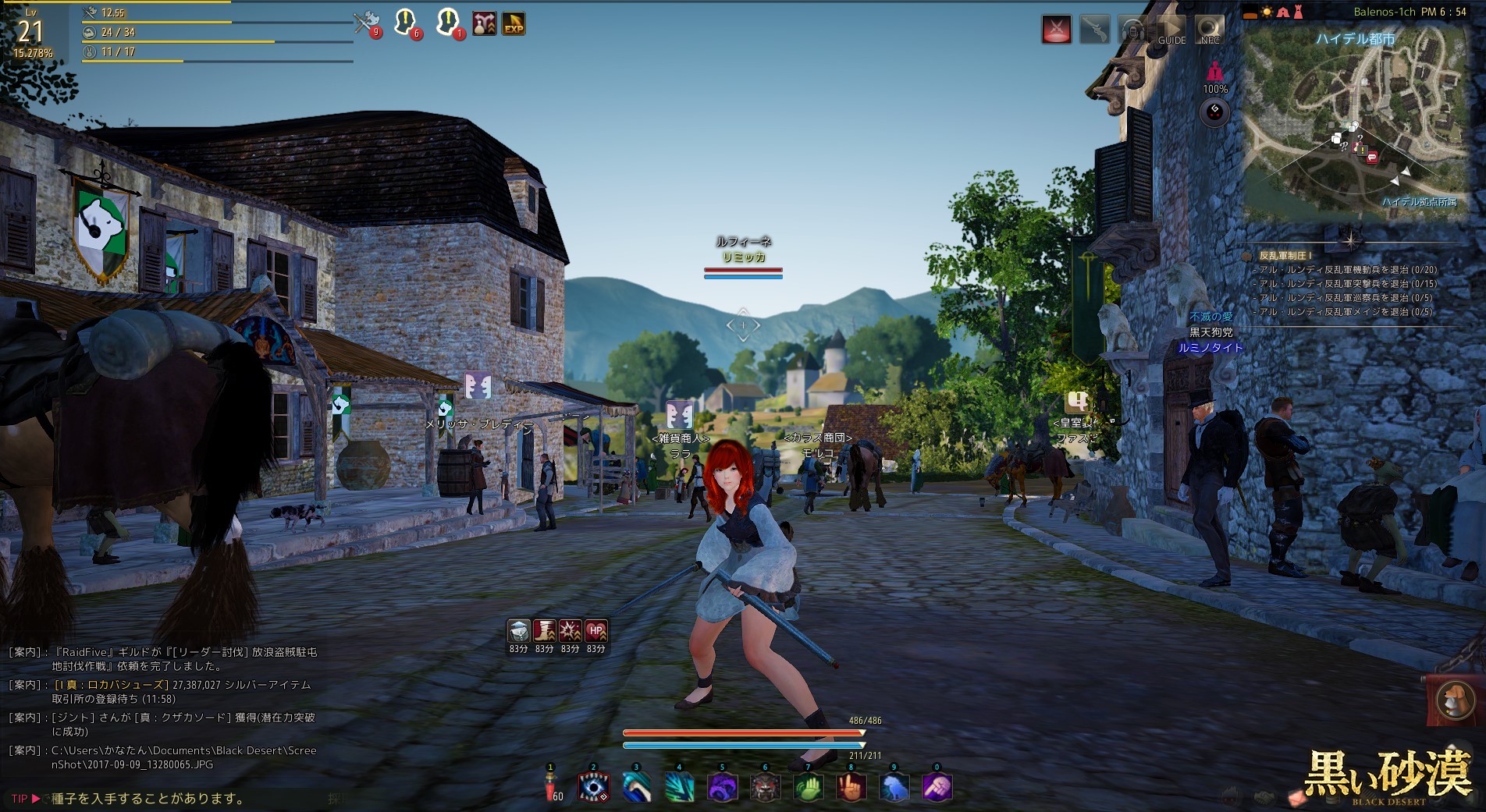
Task: Trigger the green open hand command
Action: tap(808, 787)
